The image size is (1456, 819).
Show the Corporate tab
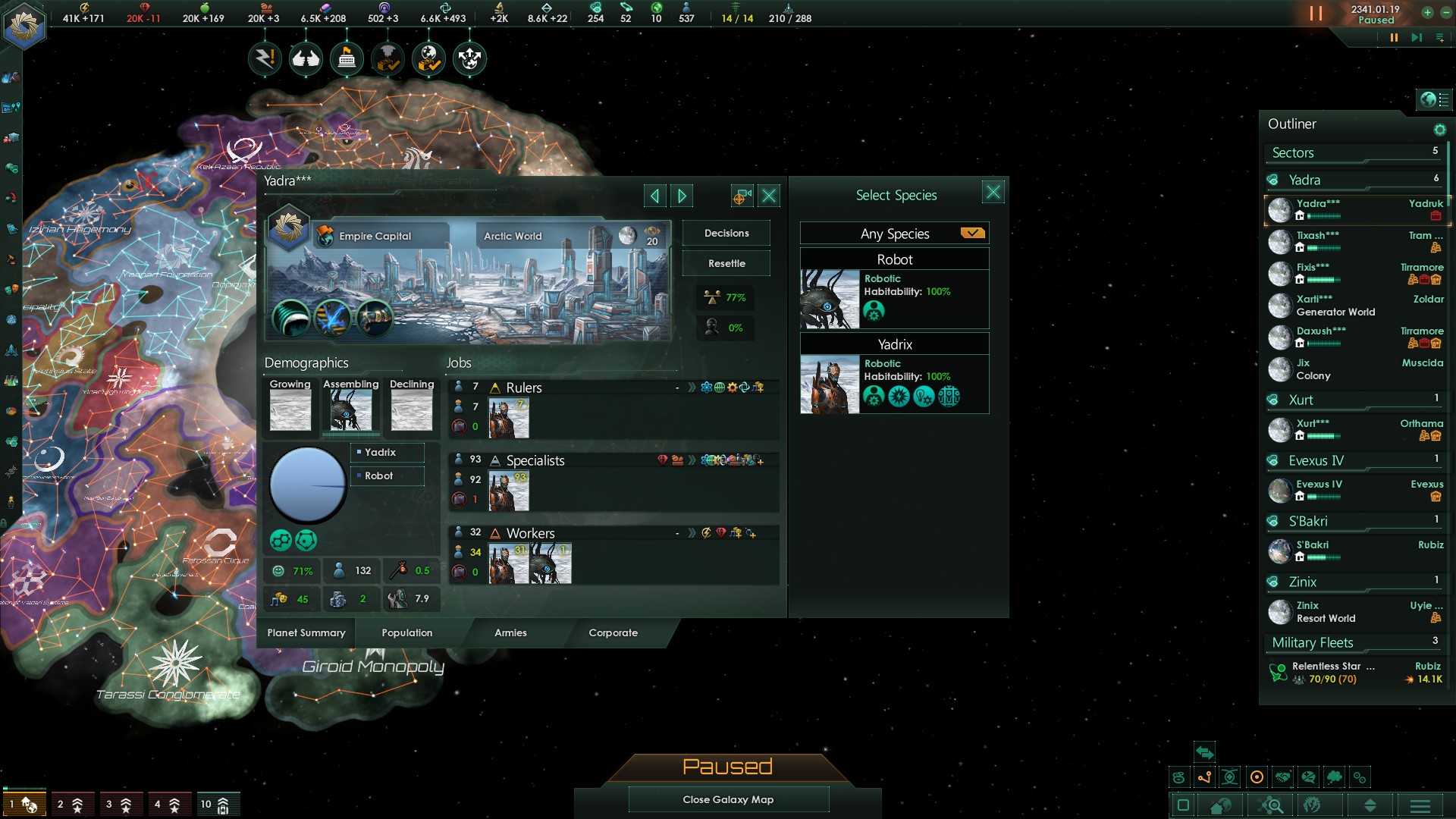[613, 632]
